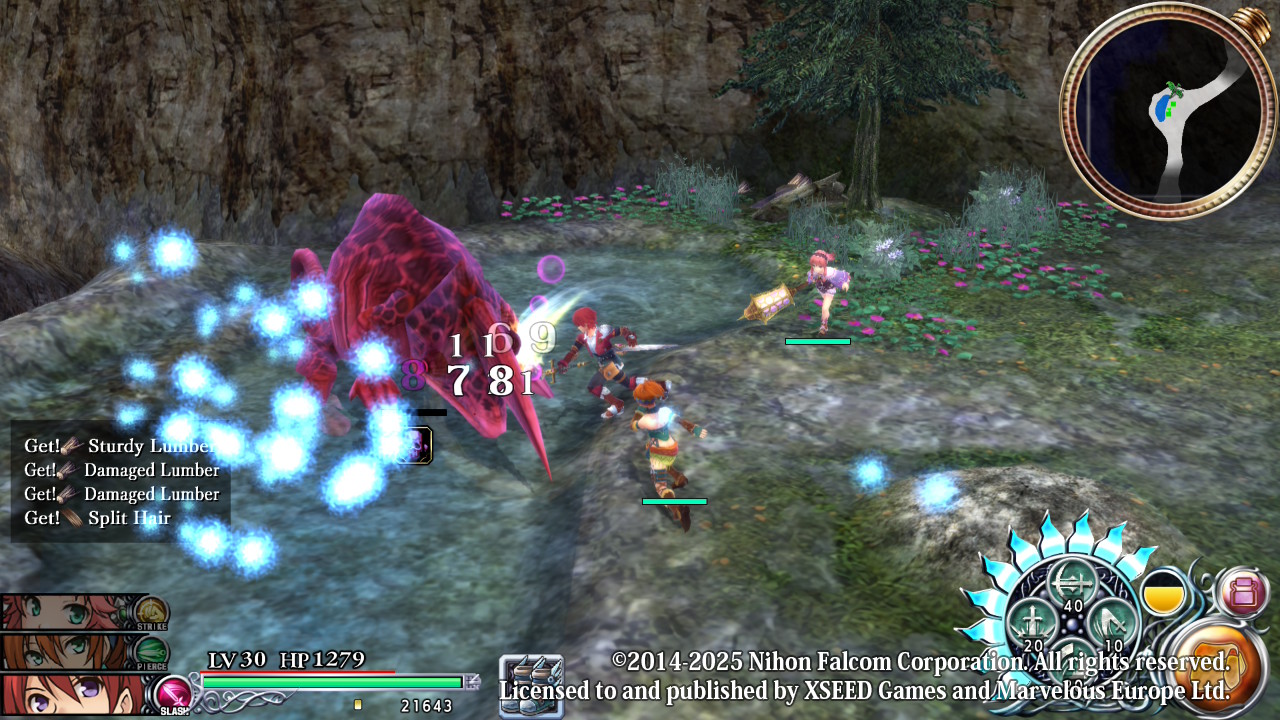Screen dimensions: 1280x720
Task: Activate the top skill costing 40 SP
Action: (1072, 586)
